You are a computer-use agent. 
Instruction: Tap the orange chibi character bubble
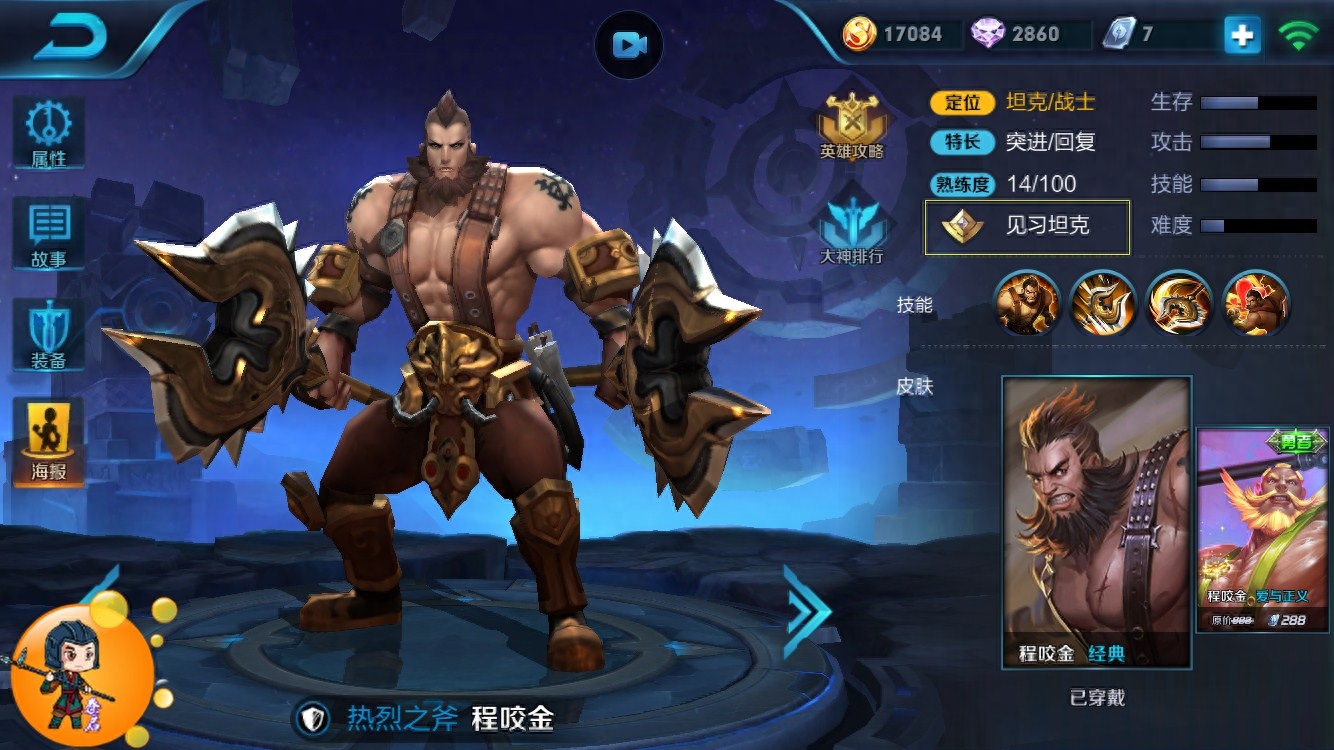point(82,672)
